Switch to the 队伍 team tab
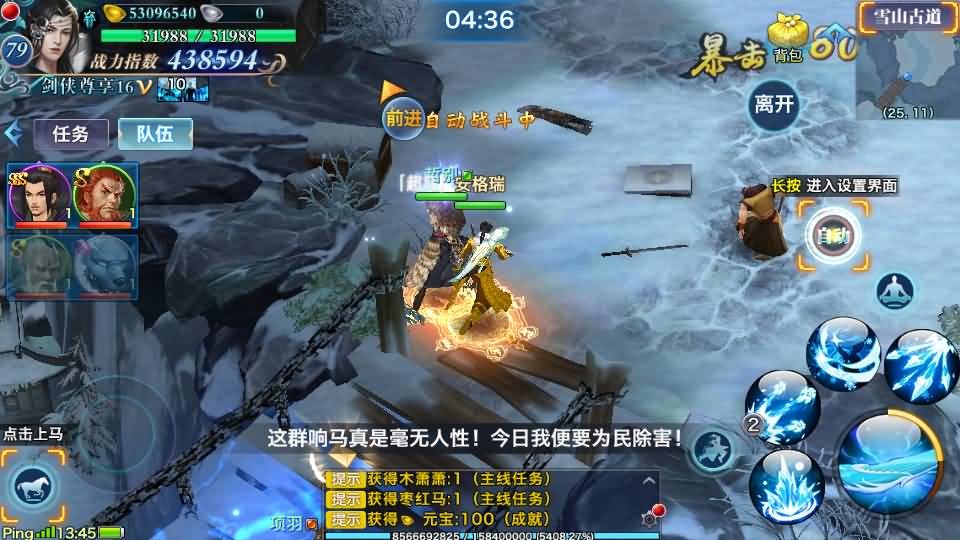The image size is (960, 540). point(155,134)
